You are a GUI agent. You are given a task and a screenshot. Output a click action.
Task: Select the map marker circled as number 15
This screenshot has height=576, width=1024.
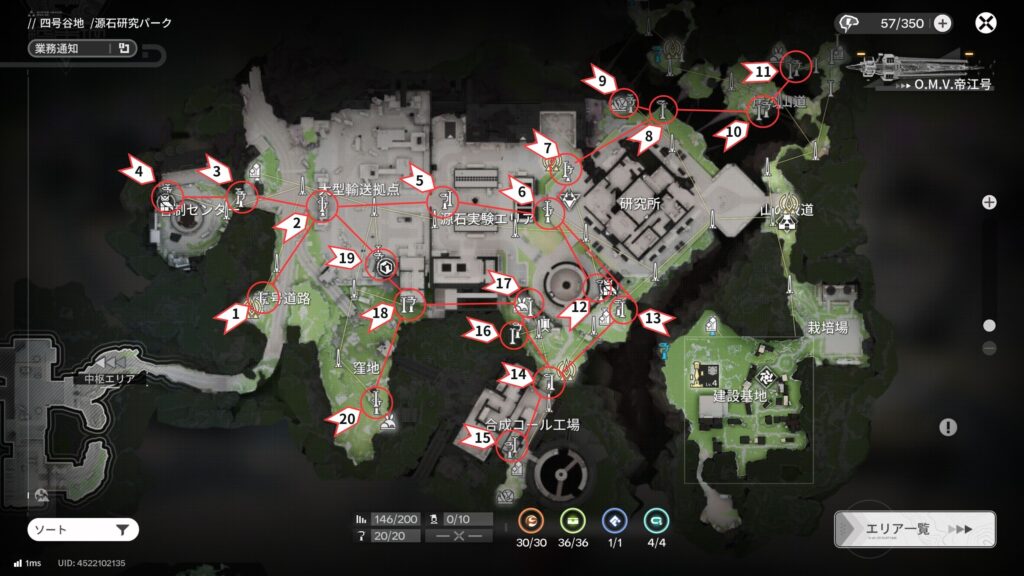[513, 443]
